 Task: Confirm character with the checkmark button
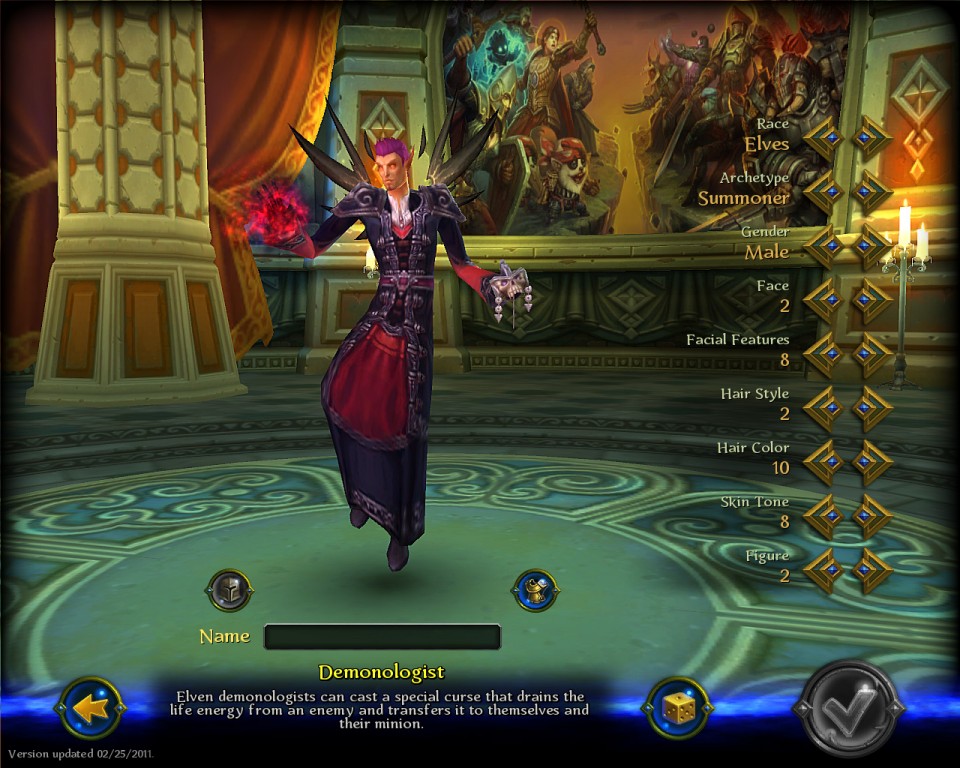[848, 708]
